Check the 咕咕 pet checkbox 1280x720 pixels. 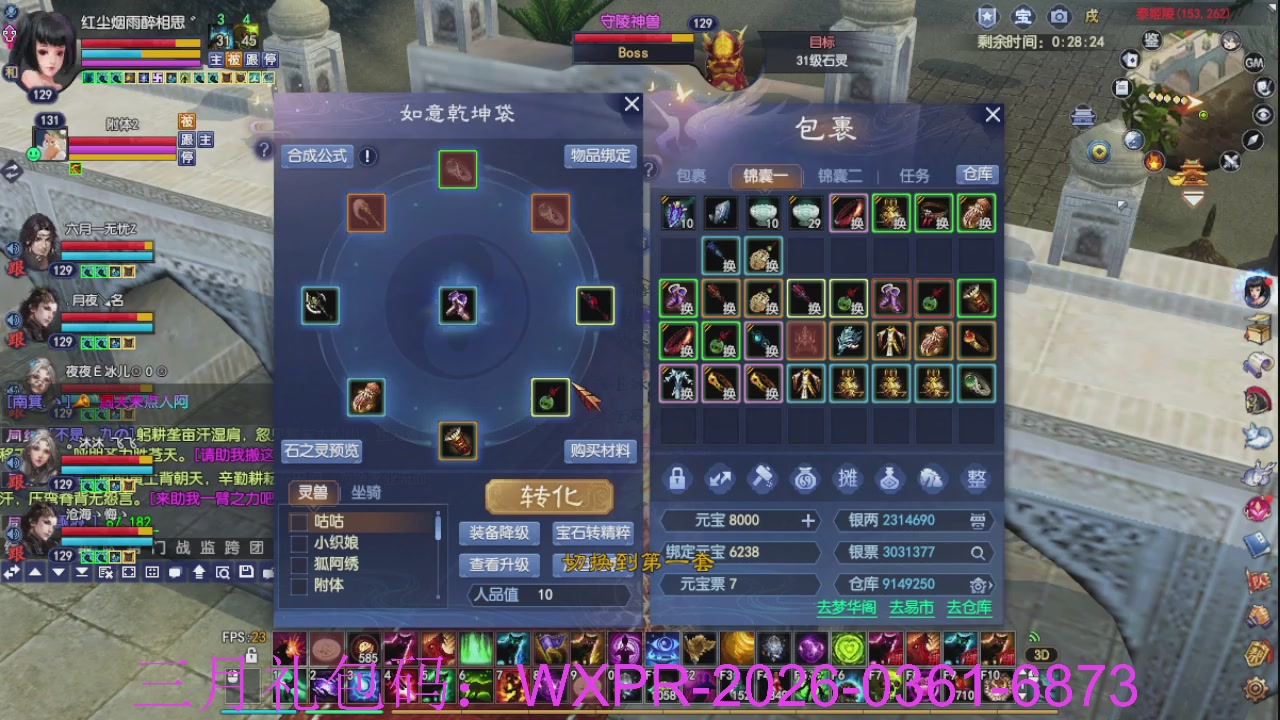(x=297, y=520)
